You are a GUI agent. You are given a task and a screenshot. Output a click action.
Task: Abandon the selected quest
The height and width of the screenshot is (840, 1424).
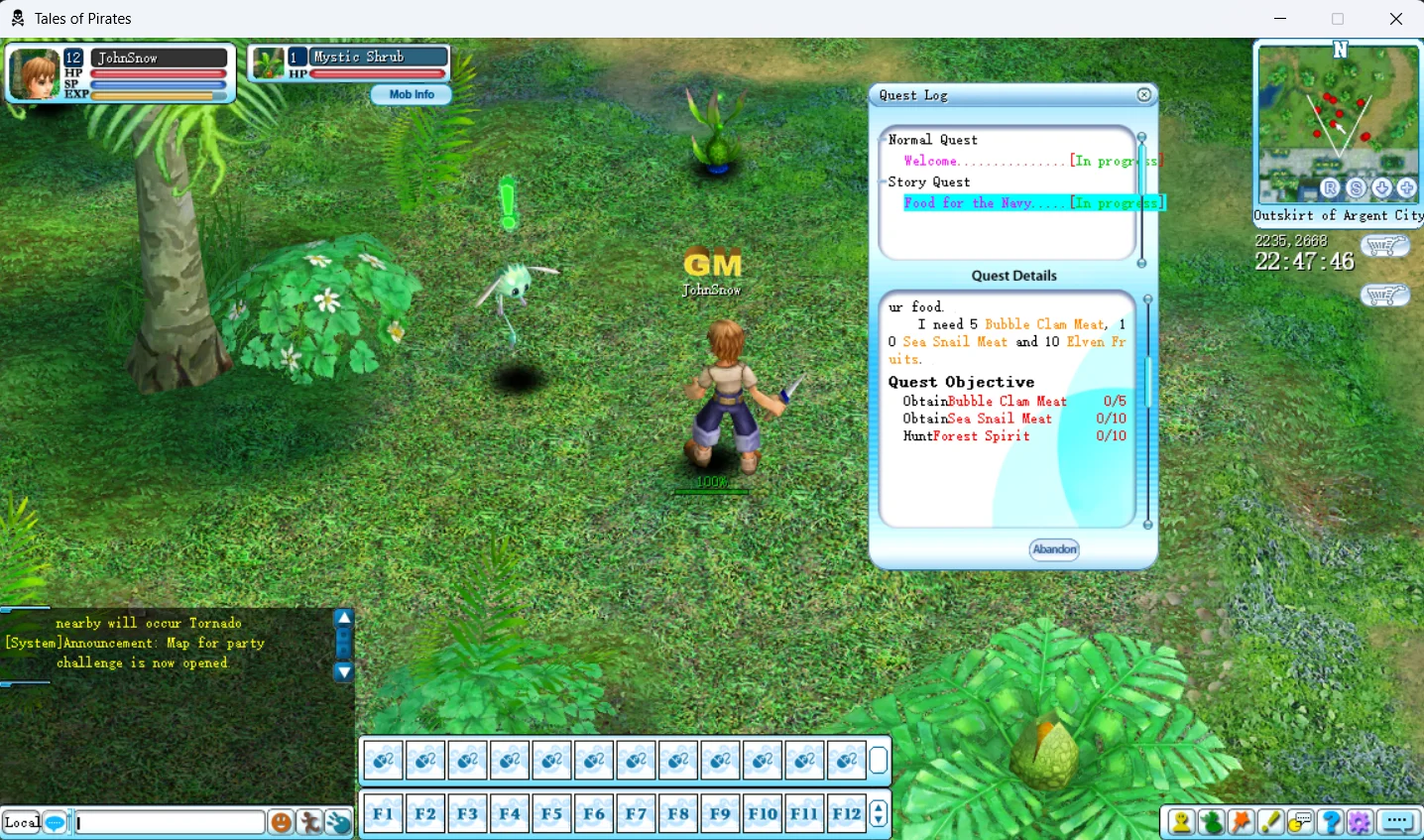(1054, 549)
